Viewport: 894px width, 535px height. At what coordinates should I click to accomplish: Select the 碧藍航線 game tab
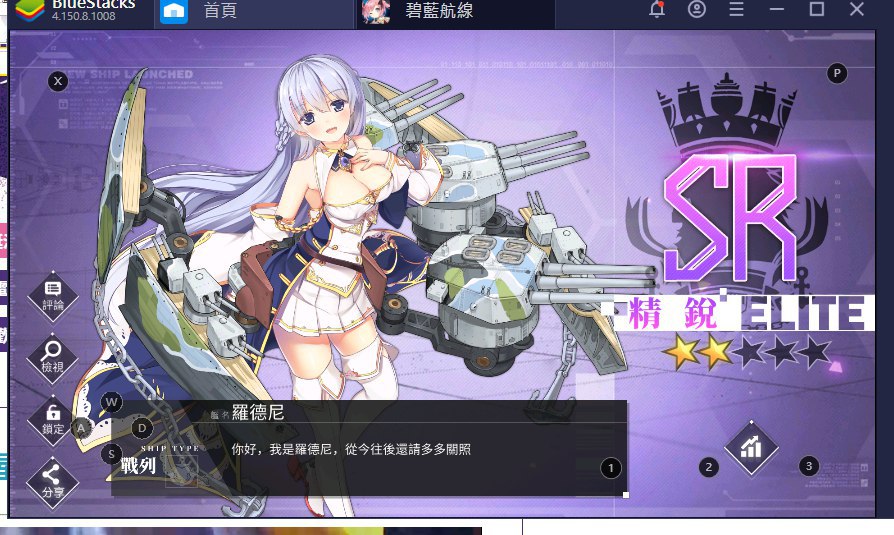click(x=440, y=11)
